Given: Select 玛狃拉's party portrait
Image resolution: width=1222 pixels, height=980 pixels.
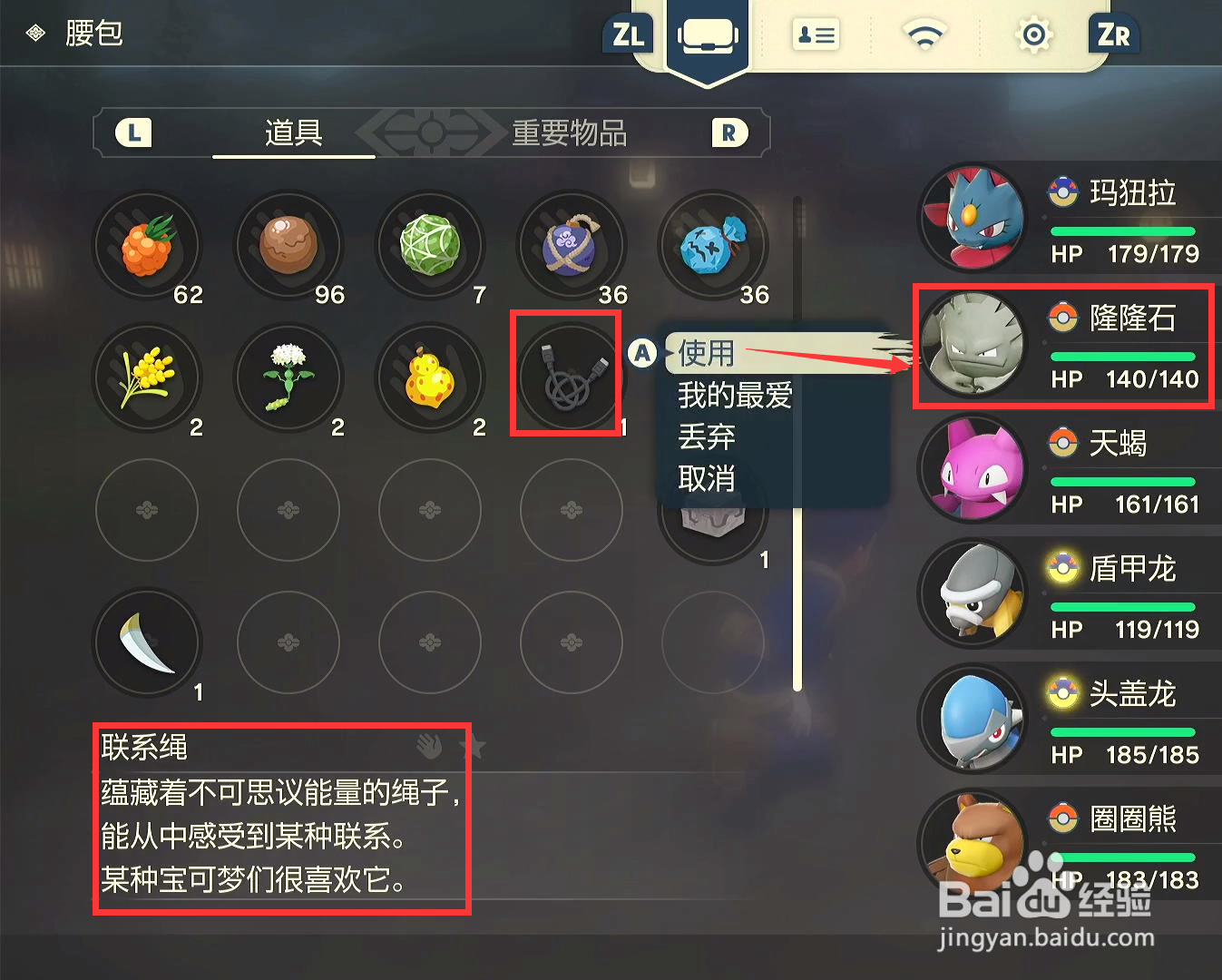Looking at the screenshot, I should (x=972, y=218).
